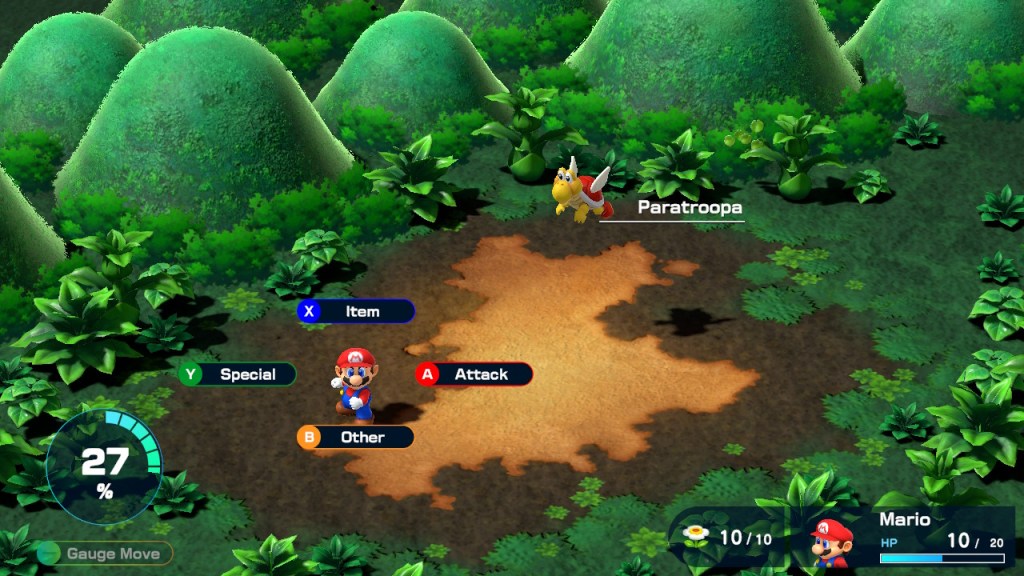1024x576 pixels.
Task: Click the 27% action gauge dial
Action: 104,468
